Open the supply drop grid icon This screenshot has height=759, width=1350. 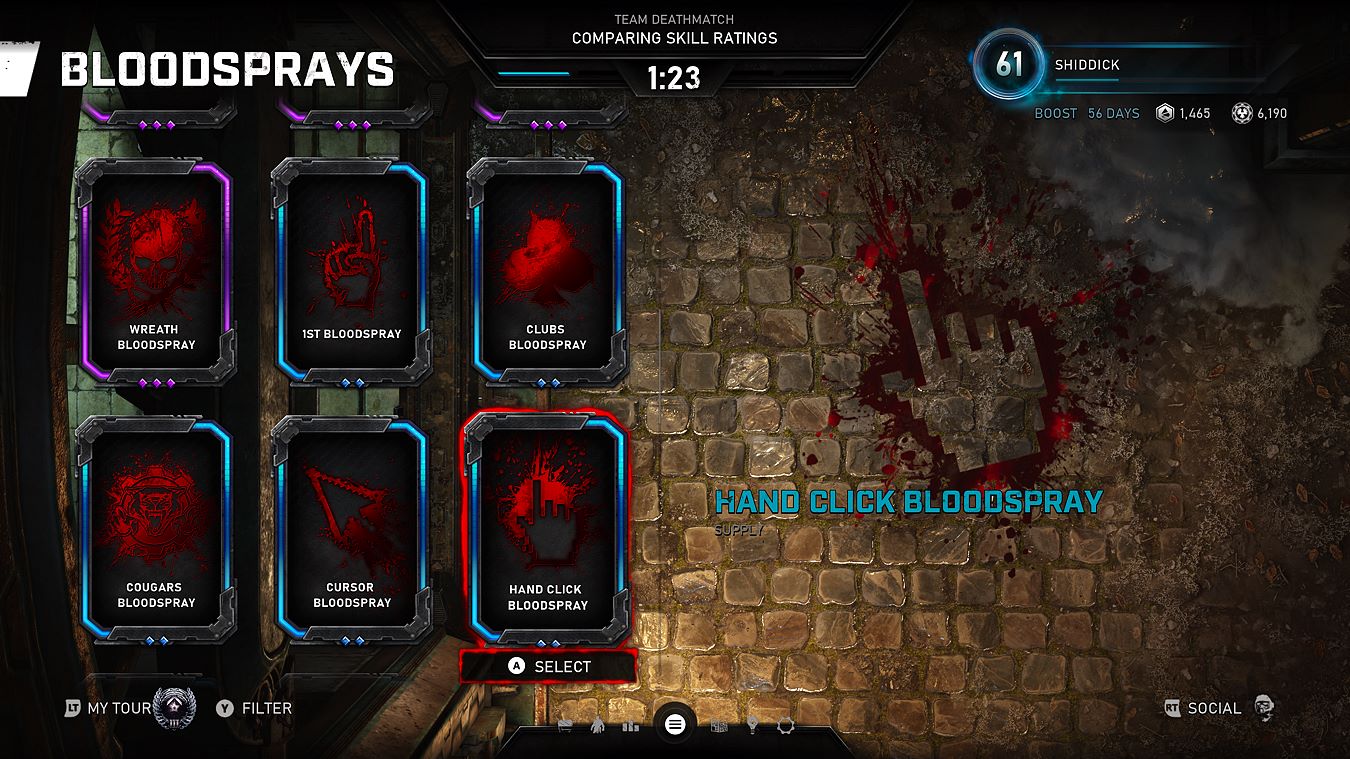[x=718, y=726]
